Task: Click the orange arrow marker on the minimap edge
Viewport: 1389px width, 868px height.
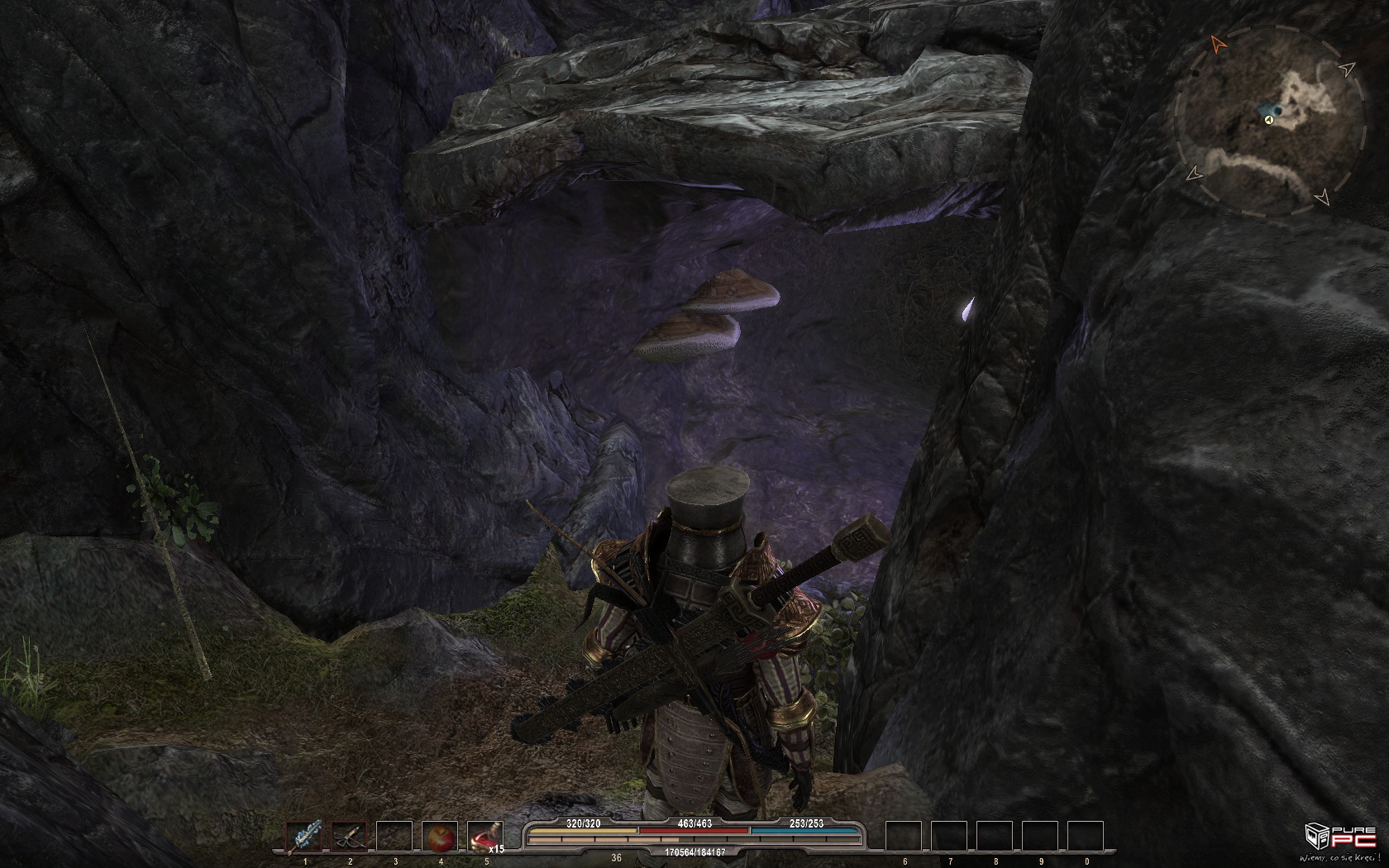Action: [1216, 42]
